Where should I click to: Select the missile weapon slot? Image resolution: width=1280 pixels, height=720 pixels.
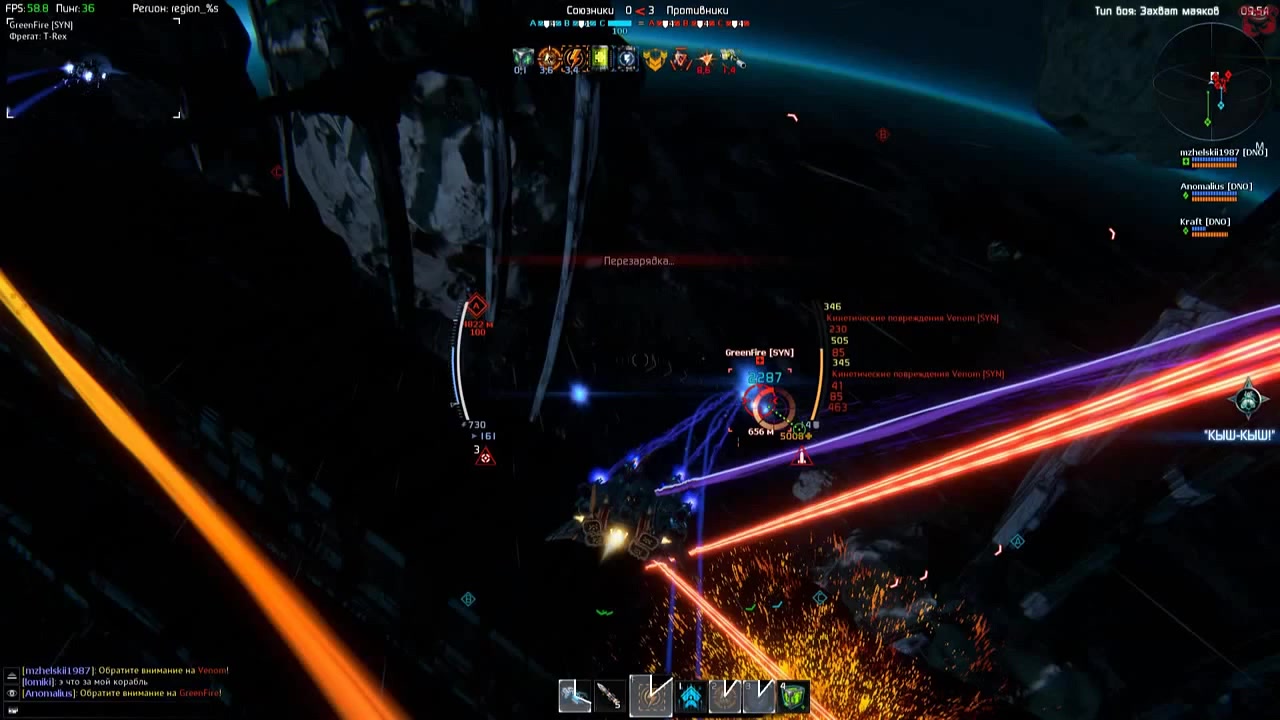click(609, 695)
